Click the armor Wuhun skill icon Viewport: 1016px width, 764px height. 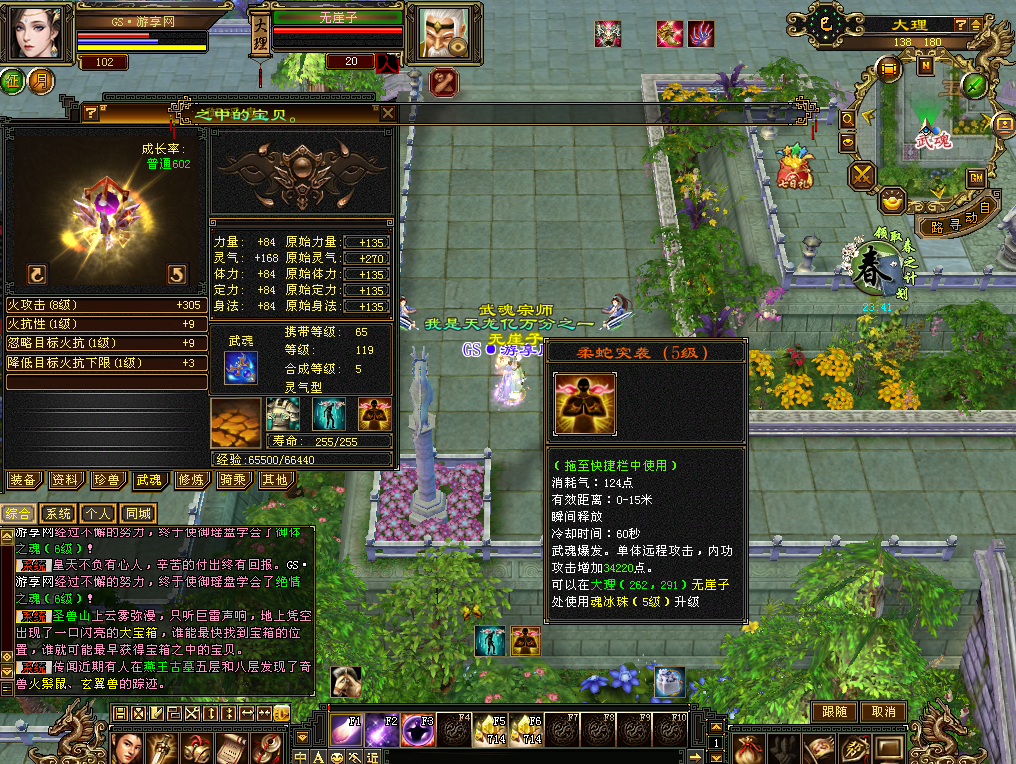(282, 413)
